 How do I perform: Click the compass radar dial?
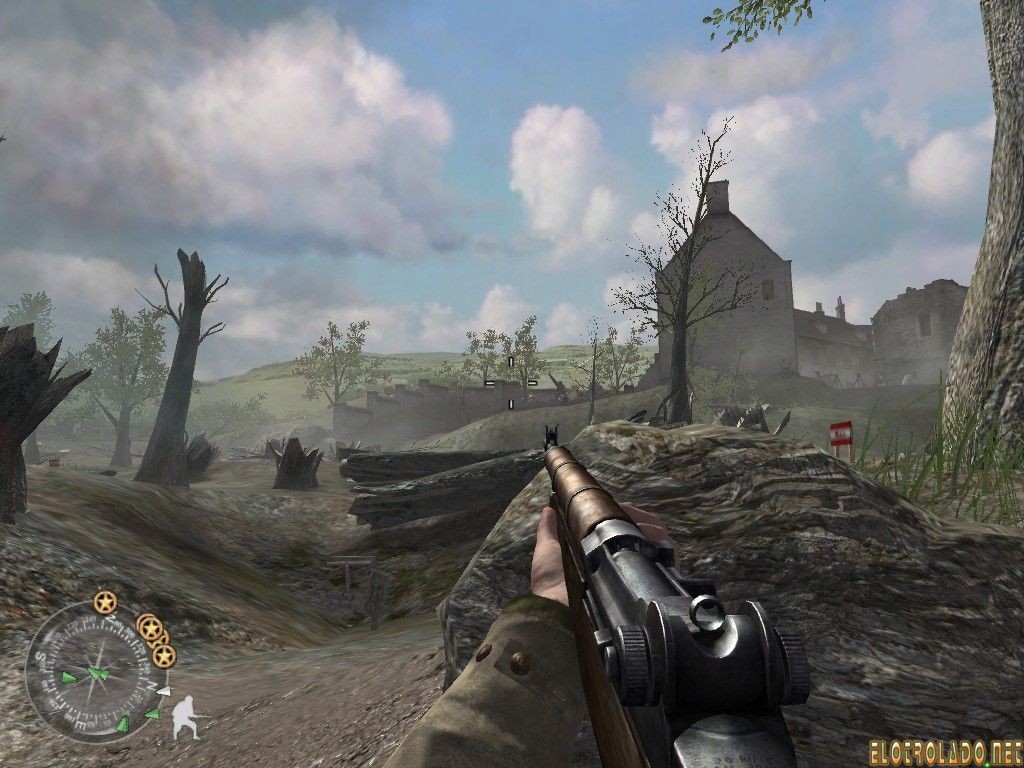[x=95, y=672]
